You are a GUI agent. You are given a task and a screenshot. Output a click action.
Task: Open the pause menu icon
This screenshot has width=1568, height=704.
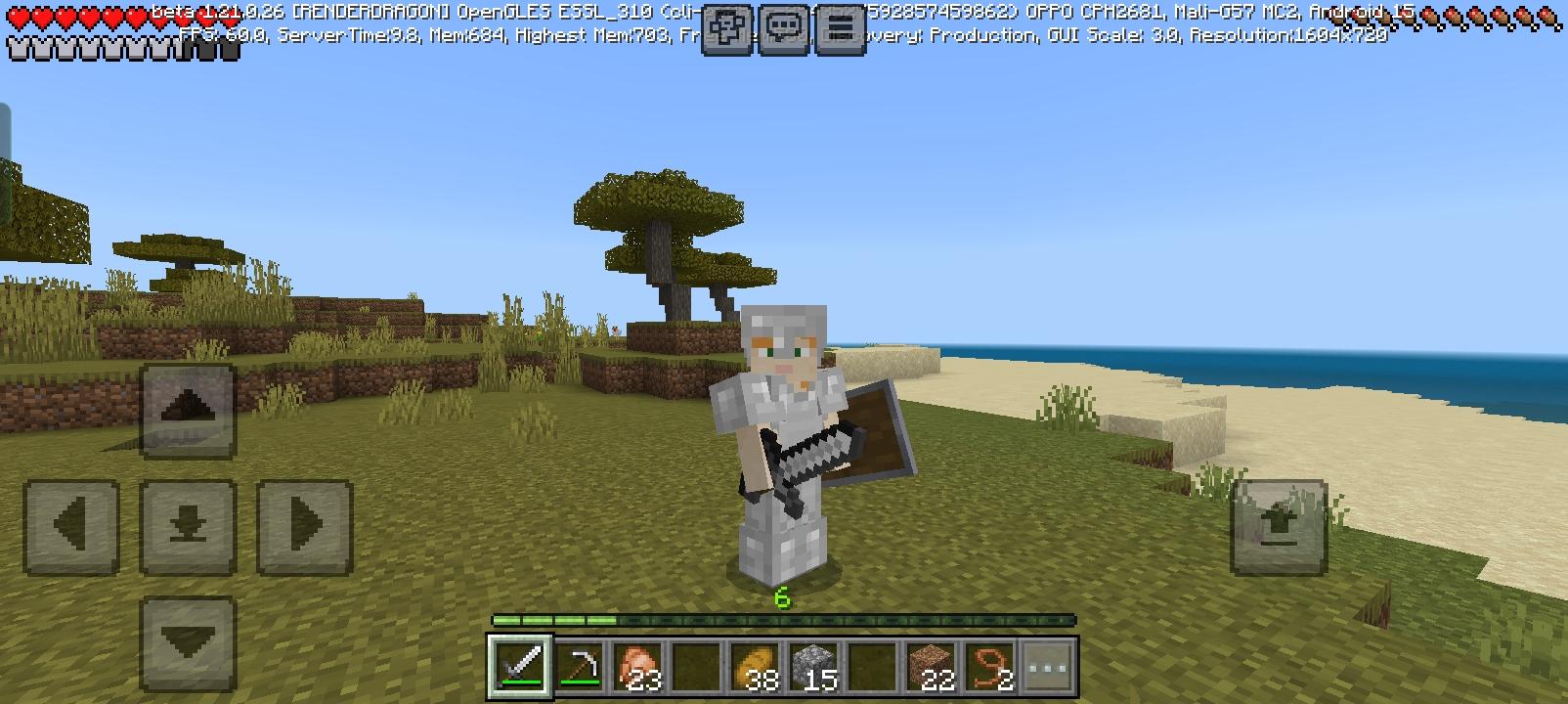(839, 26)
